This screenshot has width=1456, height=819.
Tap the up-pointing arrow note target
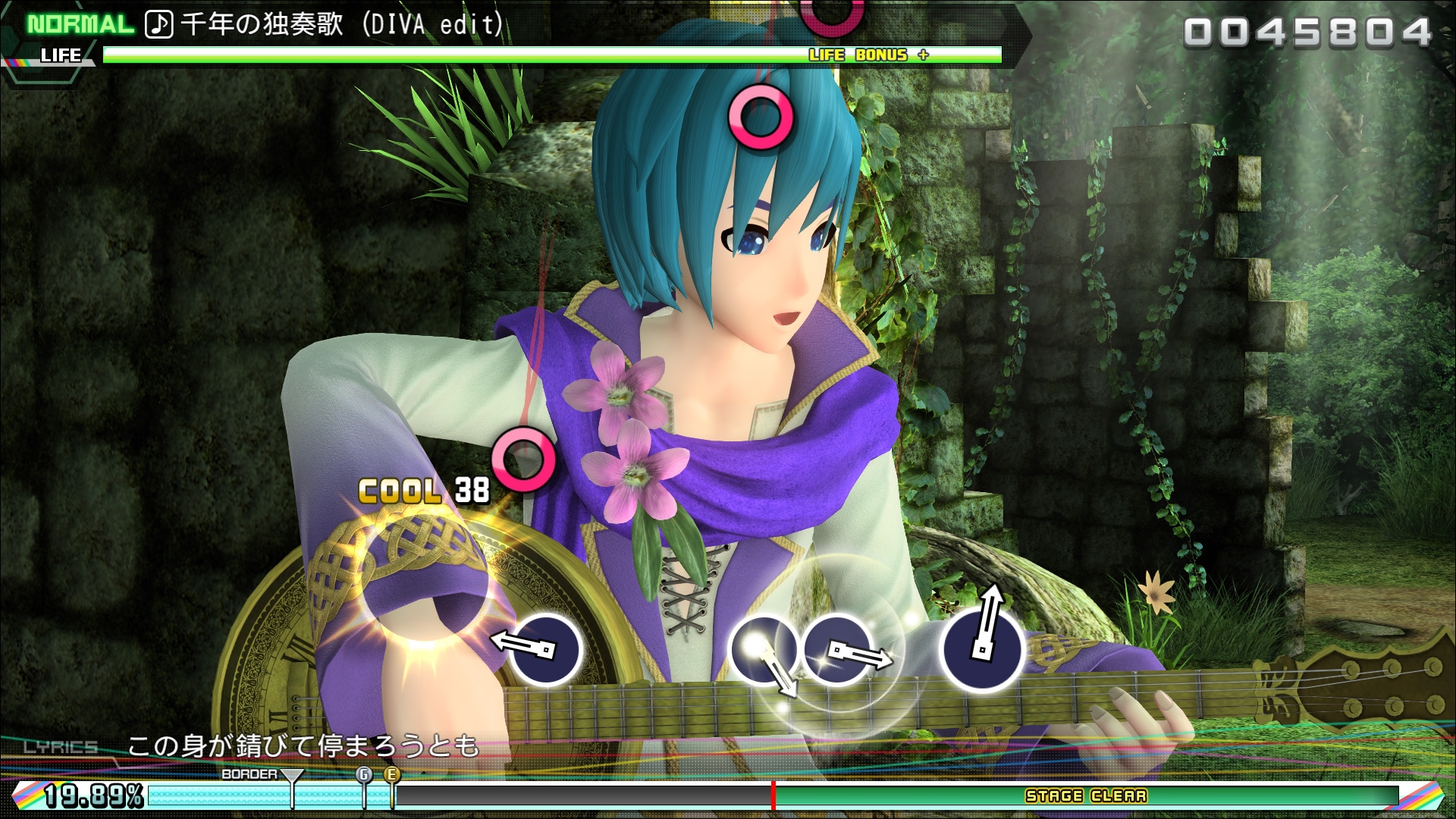point(981,650)
